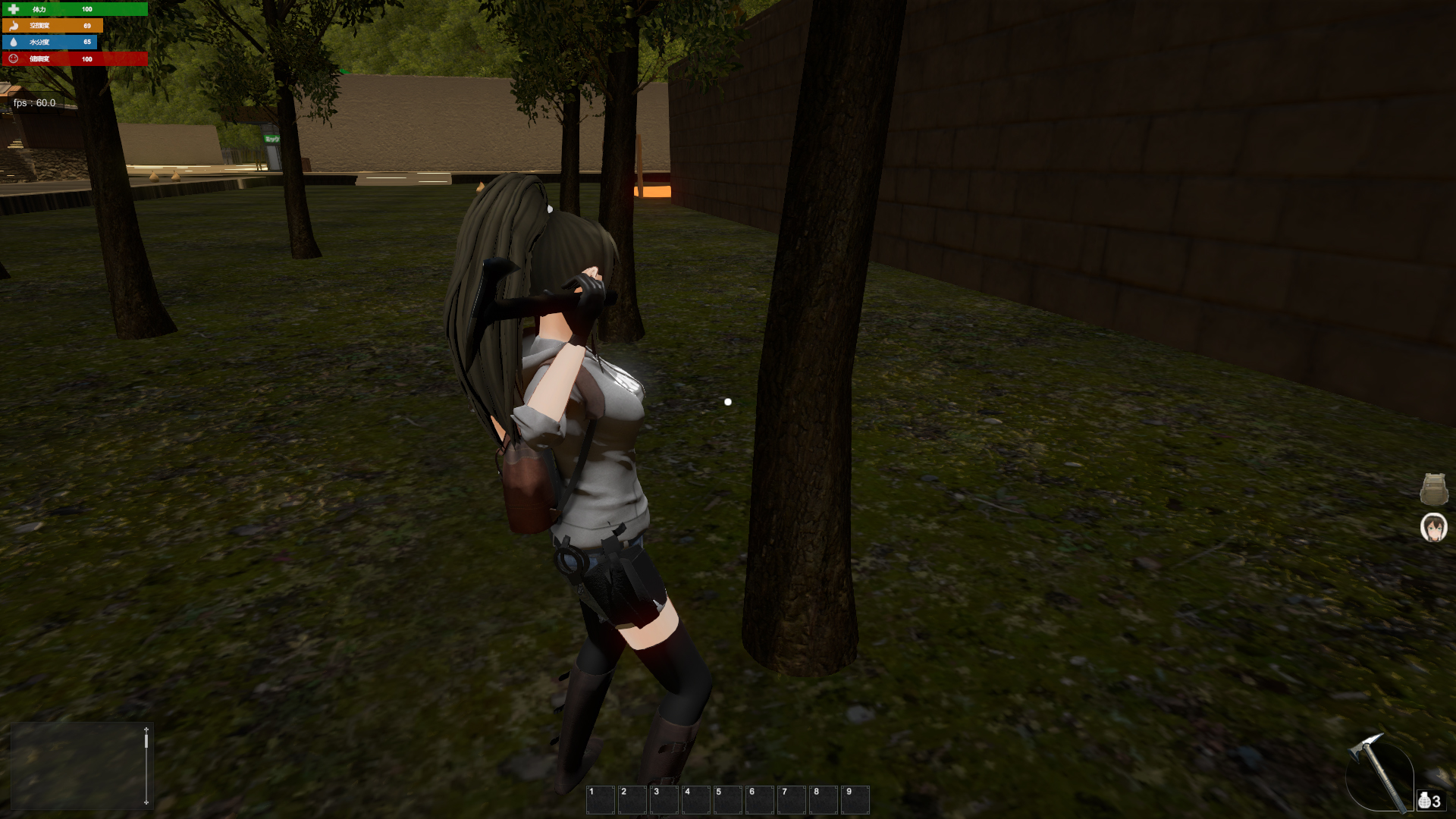1456x819 pixels.
Task: Select hotbar slot 3
Action: coord(664,799)
